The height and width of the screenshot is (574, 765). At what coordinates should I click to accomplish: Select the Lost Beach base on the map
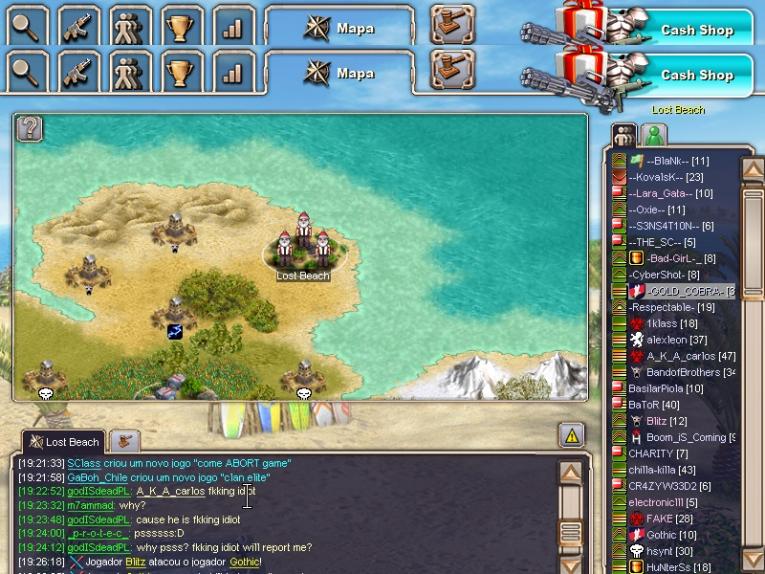302,250
